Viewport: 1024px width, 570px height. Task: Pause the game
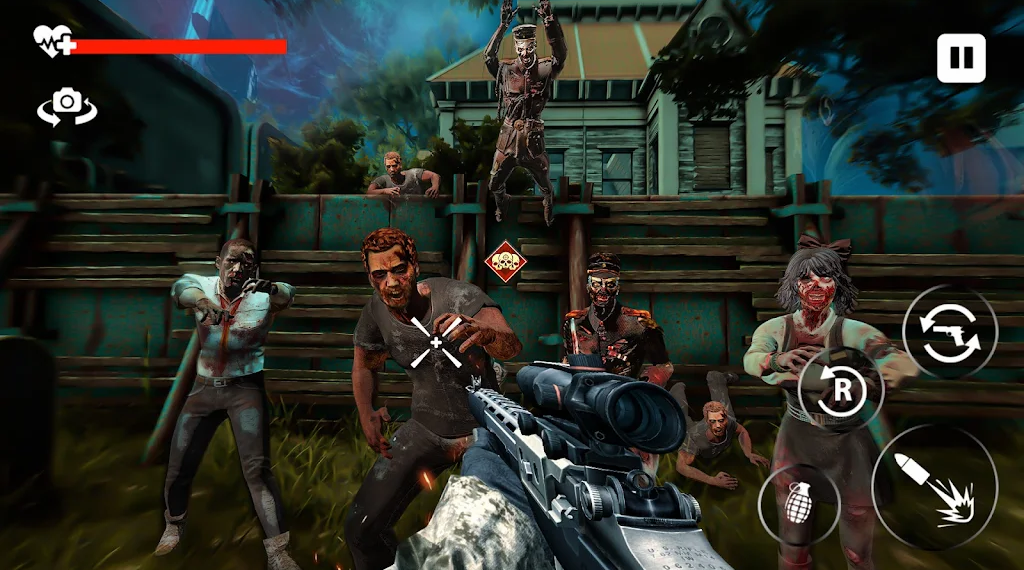pyautogui.click(x=961, y=58)
